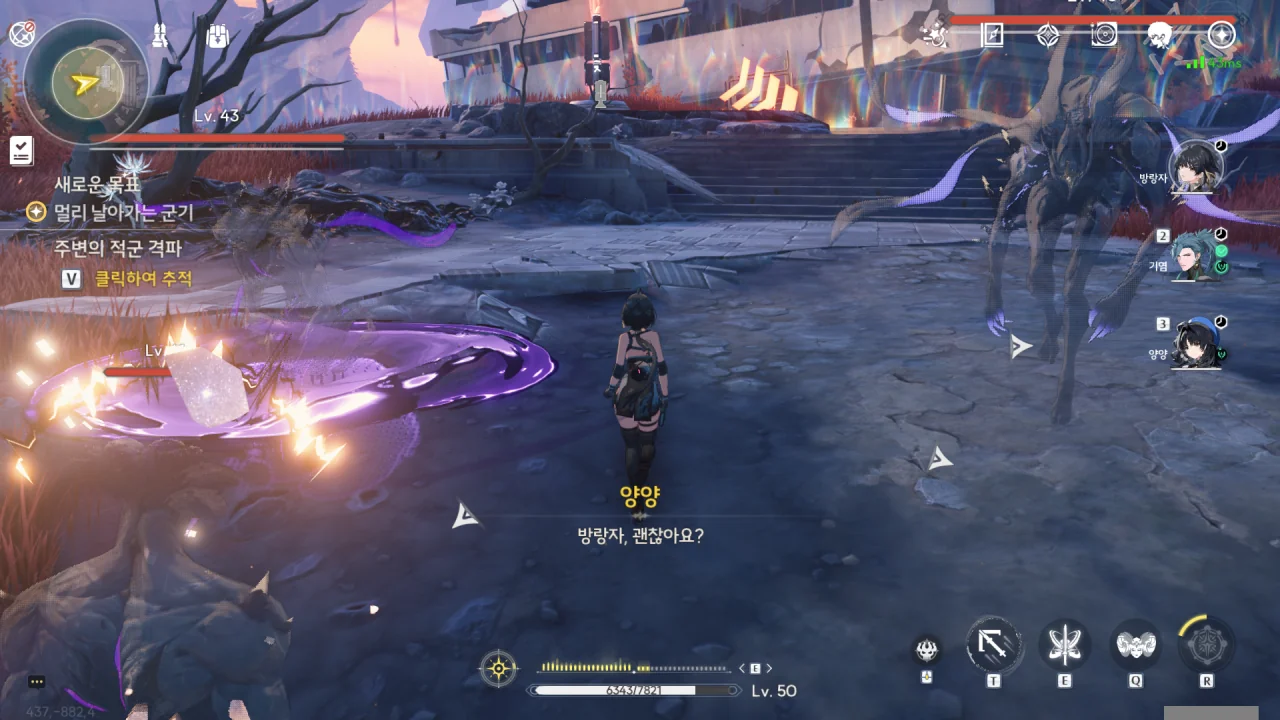Image resolution: width=1280 pixels, height=720 pixels.
Task: Open the backpack inventory icon
Action: (218, 37)
